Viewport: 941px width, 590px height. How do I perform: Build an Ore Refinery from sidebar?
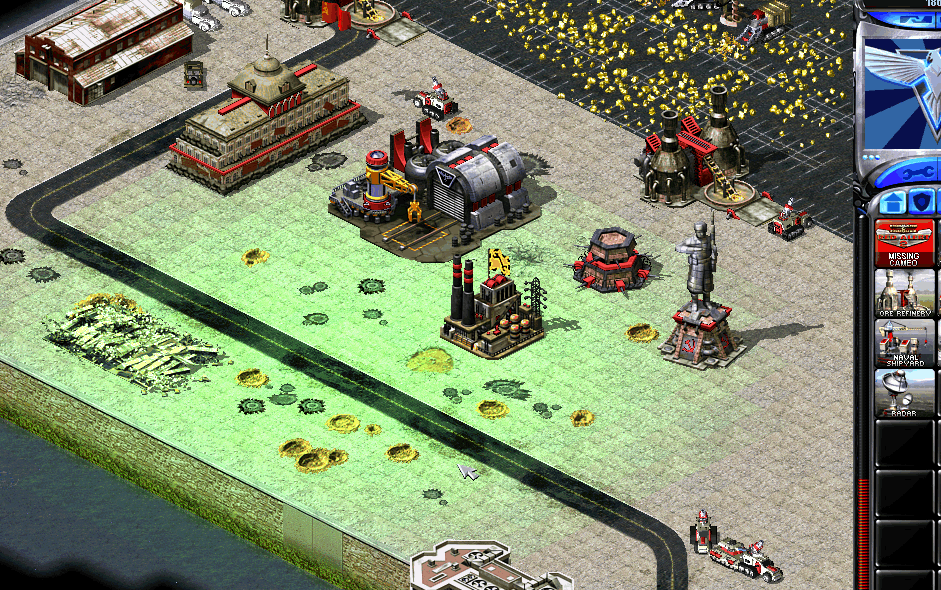pyautogui.click(x=904, y=293)
